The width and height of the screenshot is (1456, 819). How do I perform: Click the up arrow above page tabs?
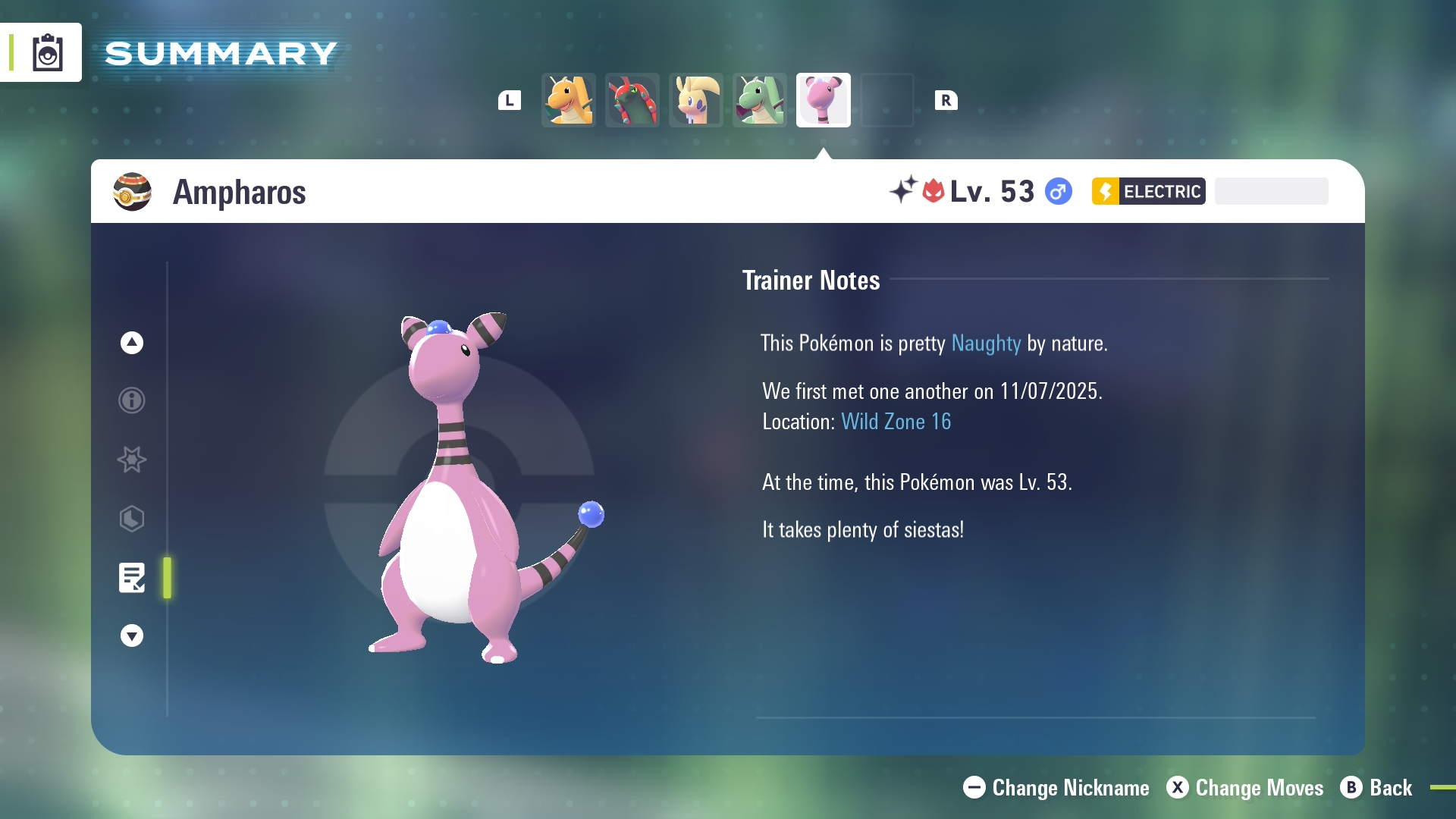coord(132,343)
